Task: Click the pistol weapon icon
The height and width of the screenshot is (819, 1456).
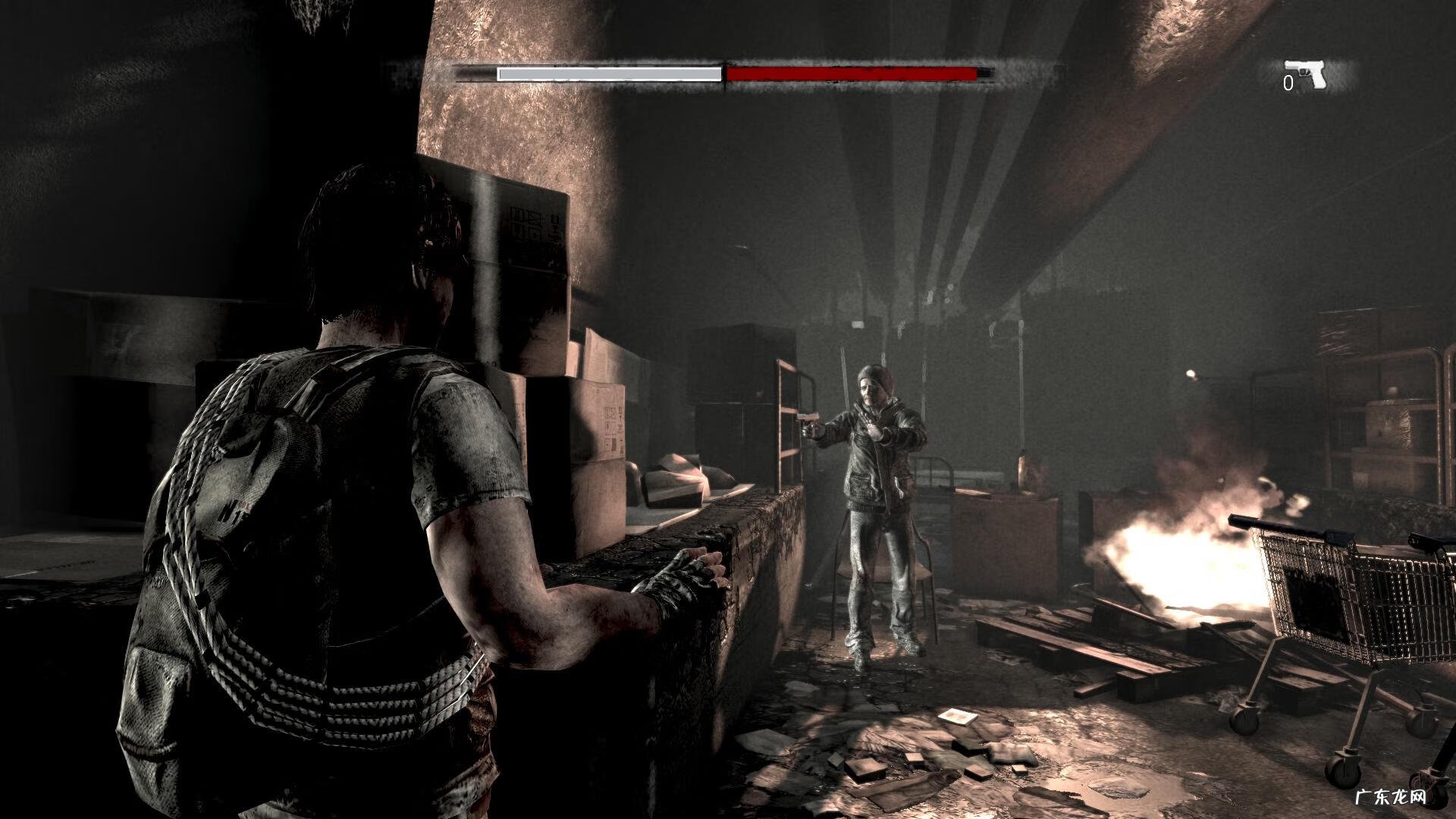Action: tap(1305, 73)
